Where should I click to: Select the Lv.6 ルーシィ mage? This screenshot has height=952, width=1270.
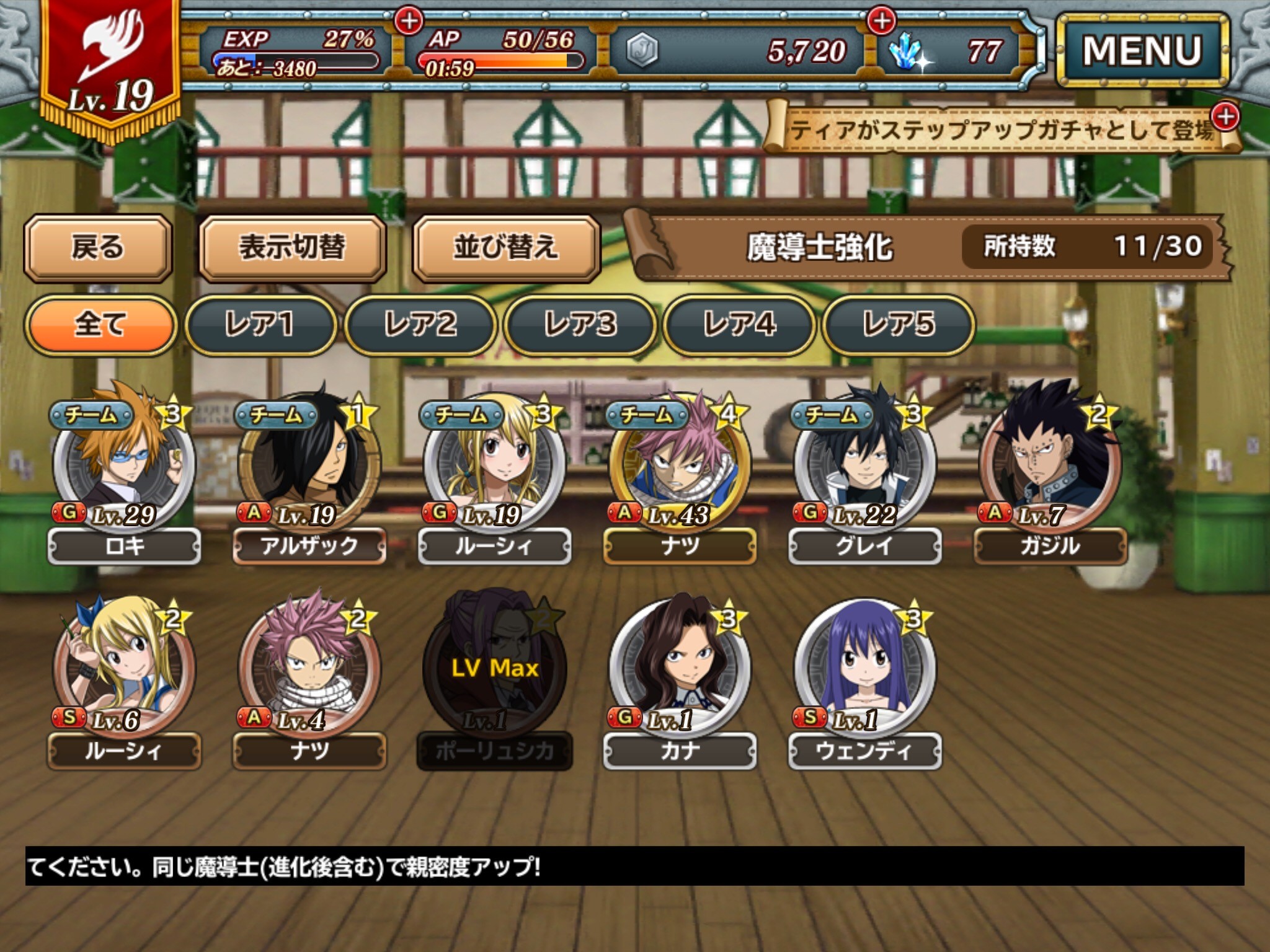coord(124,669)
